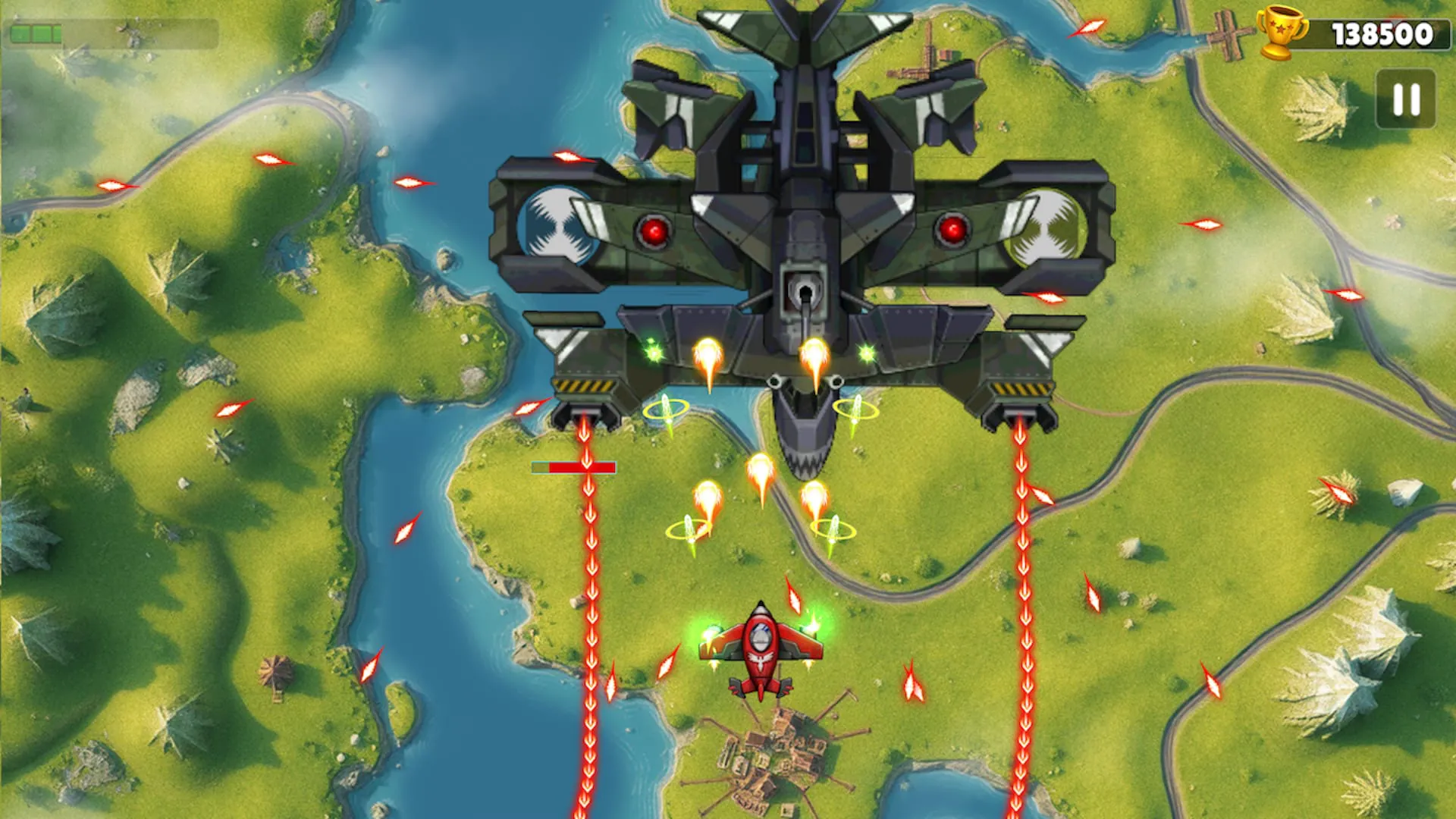The width and height of the screenshot is (1456, 819).
Task: Pause the game with the pause button
Action: pos(1405,99)
